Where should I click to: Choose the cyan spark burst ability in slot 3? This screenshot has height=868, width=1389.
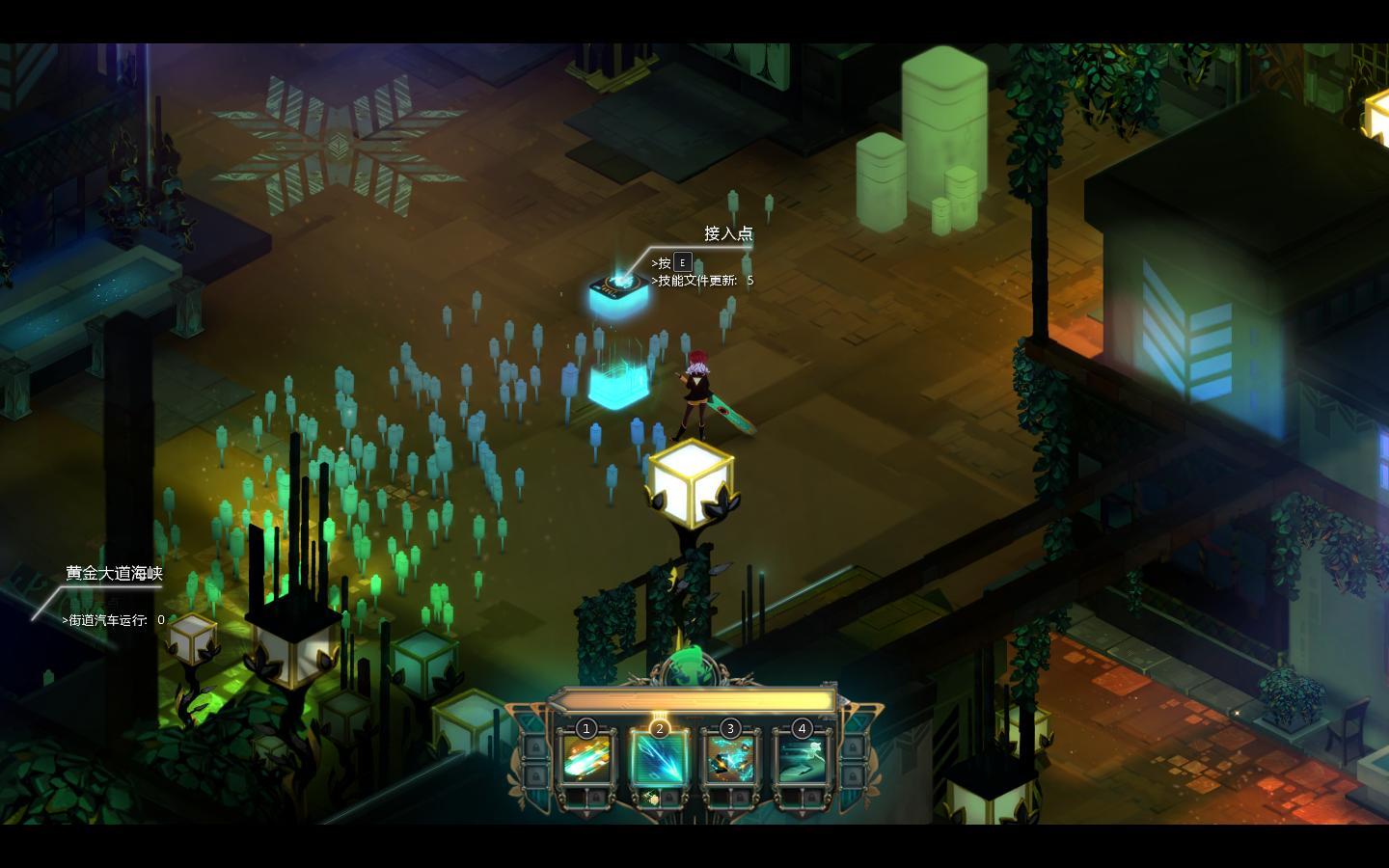(x=730, y=760)
